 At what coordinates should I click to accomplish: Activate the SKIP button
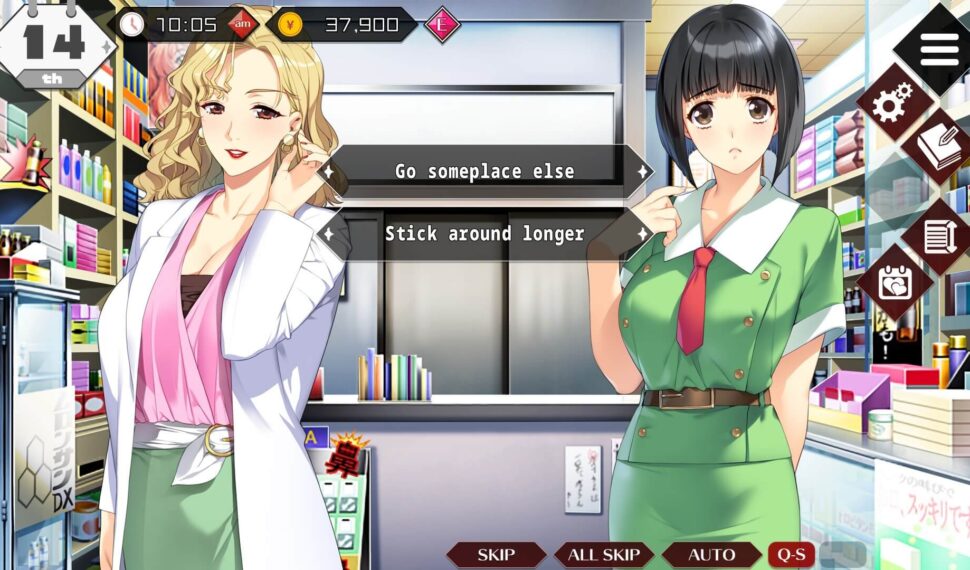[x=496, y=555]
